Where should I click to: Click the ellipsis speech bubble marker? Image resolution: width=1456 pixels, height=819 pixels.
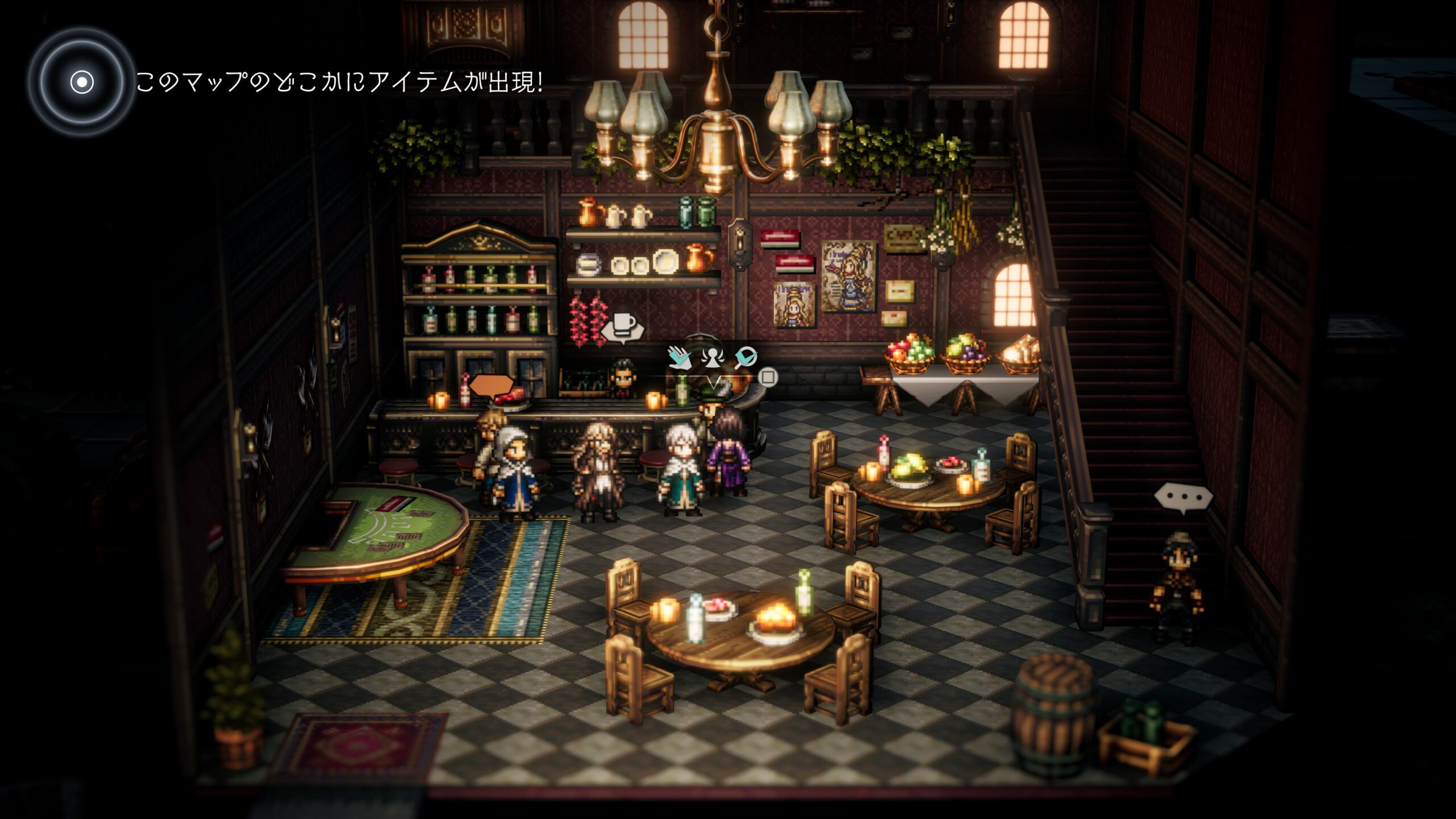1183,498
